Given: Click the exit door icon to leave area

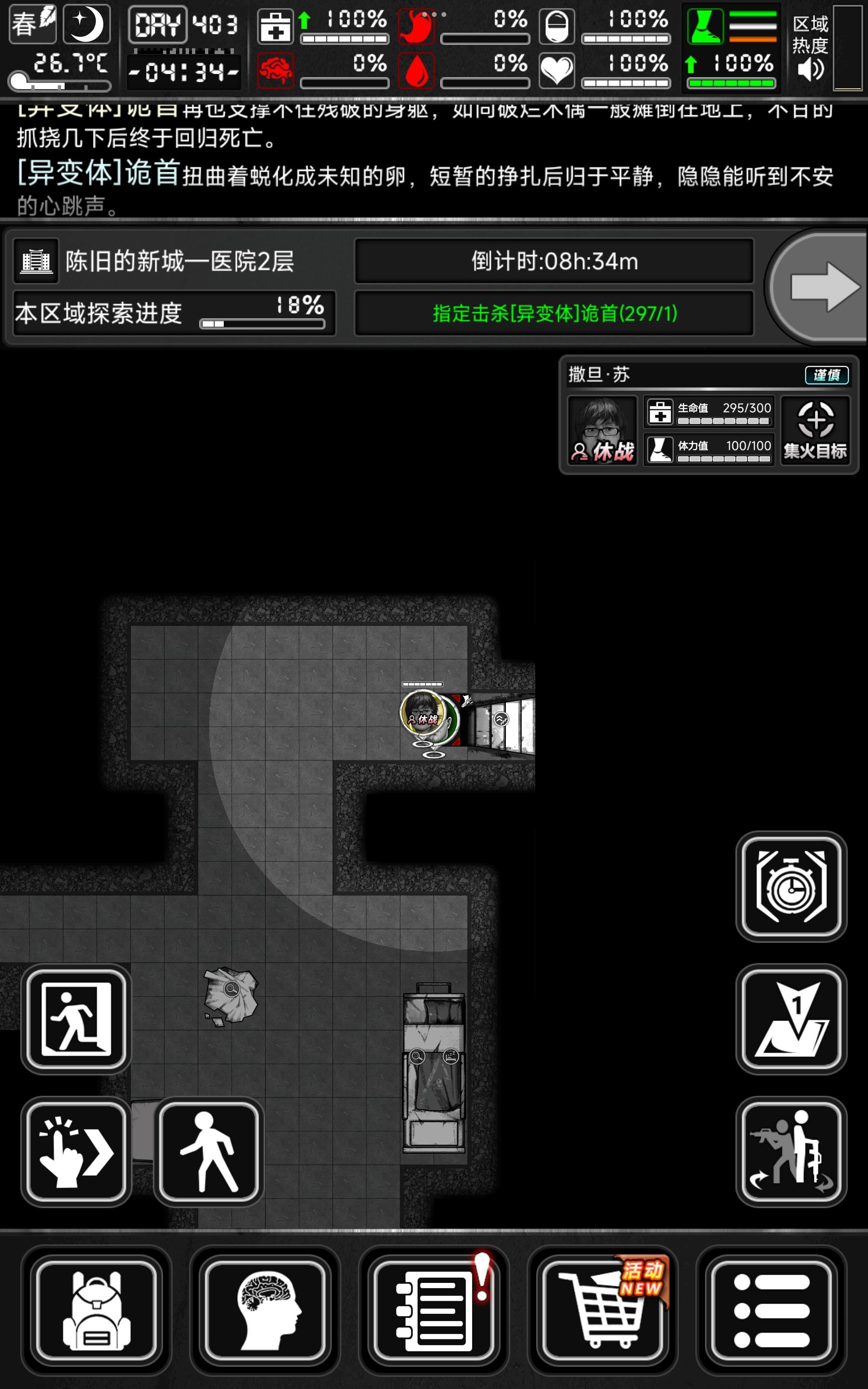Looking at the screenshot, I should pyautogui.click(x=75, y=1019).
